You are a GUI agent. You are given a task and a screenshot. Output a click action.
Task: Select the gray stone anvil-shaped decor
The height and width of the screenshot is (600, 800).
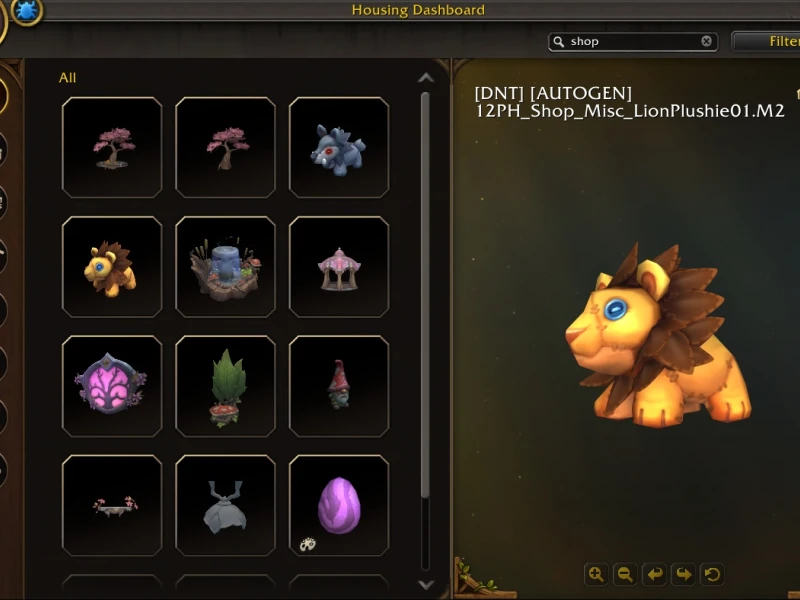pyautogui.click(x=225, y=505)
